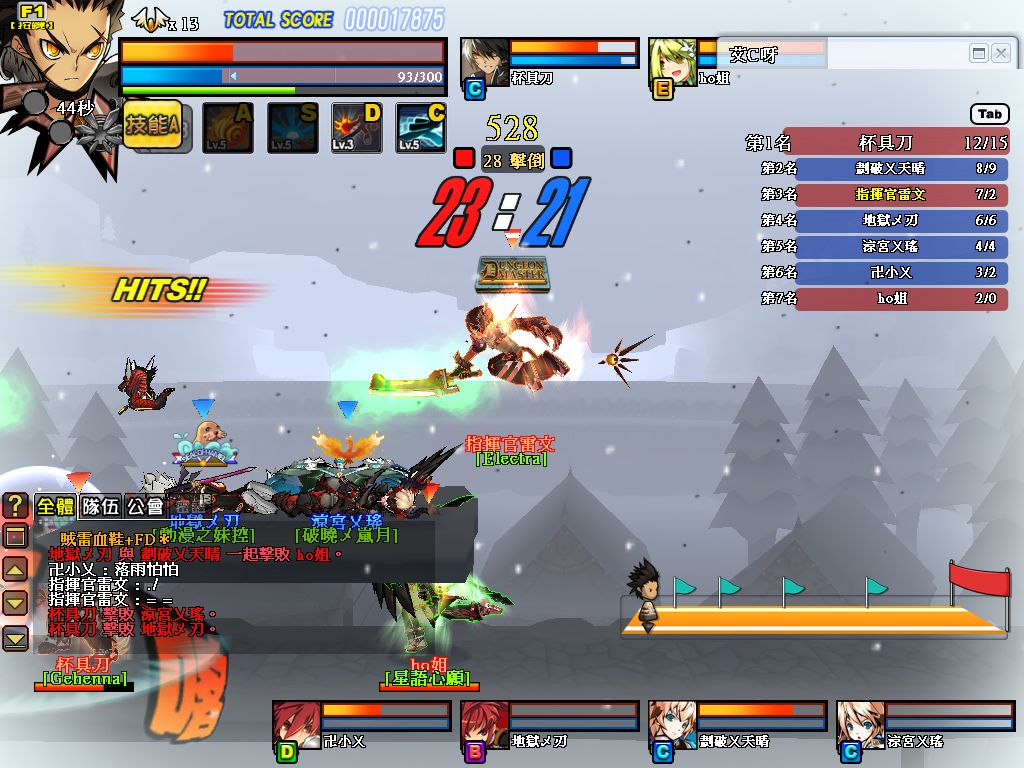The image size is (1024, 768).
Task: Use the D-slot explosion skill Lv.3
Action: tap(357, 128)
